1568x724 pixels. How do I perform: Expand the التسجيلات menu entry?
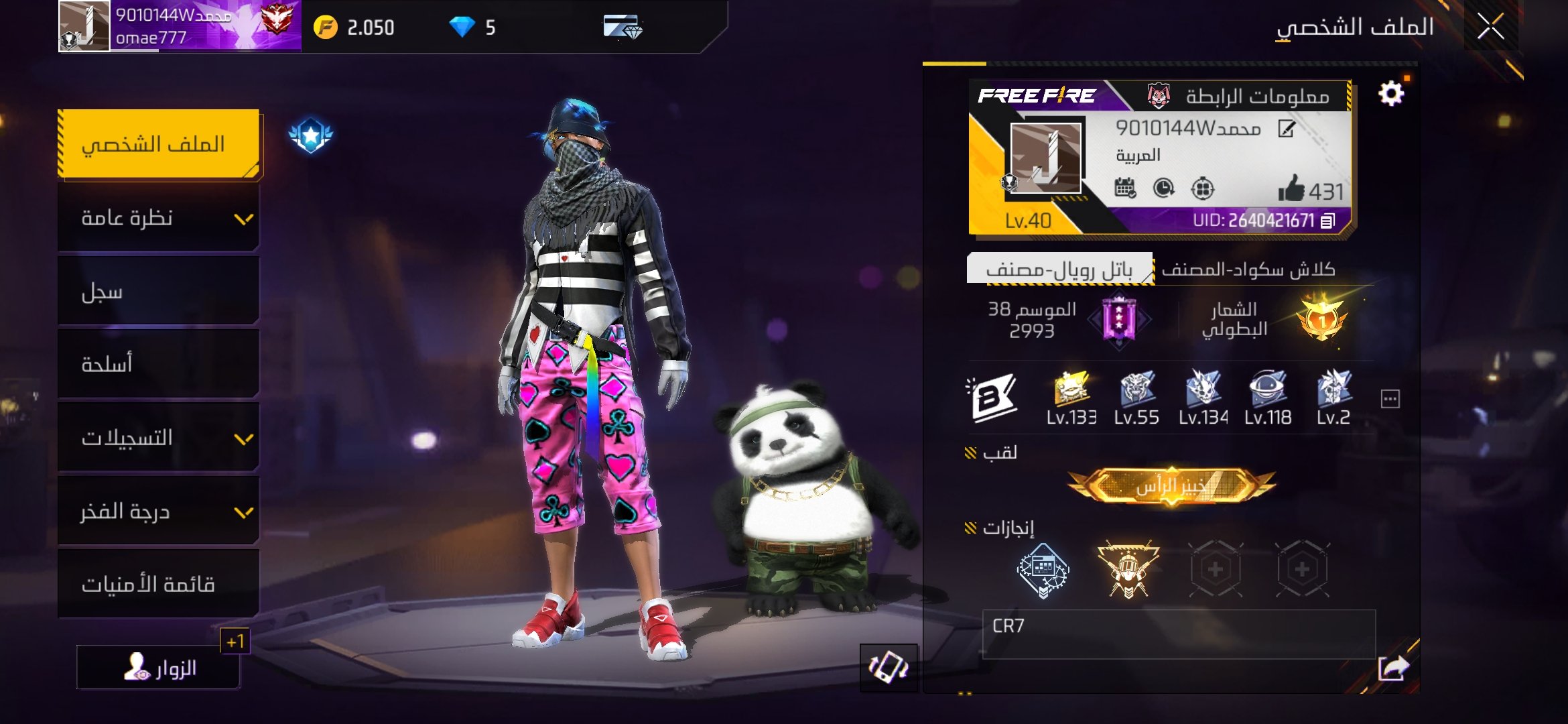coord(159,438)
